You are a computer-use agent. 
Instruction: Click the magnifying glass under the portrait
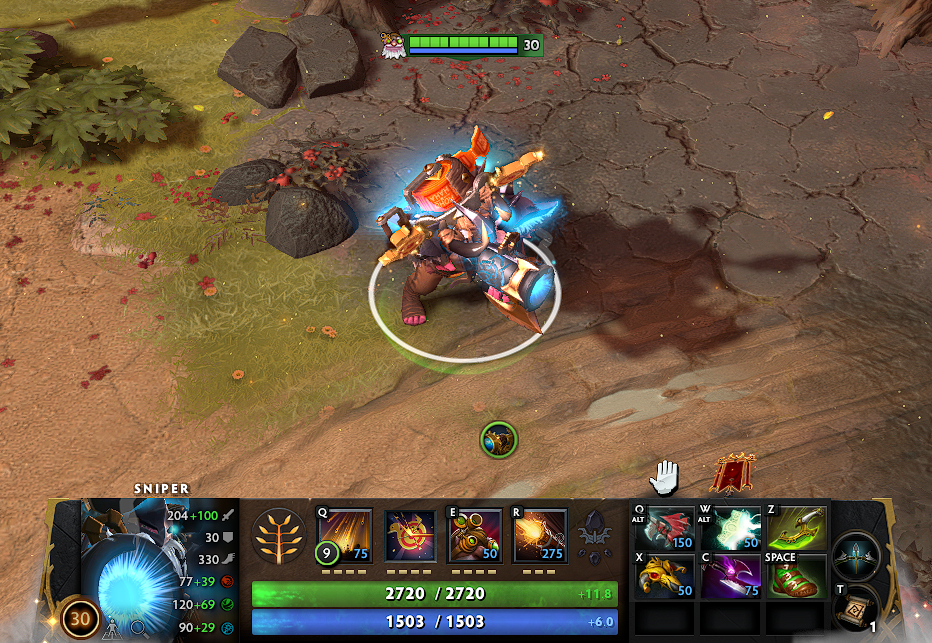click(139, 629)
